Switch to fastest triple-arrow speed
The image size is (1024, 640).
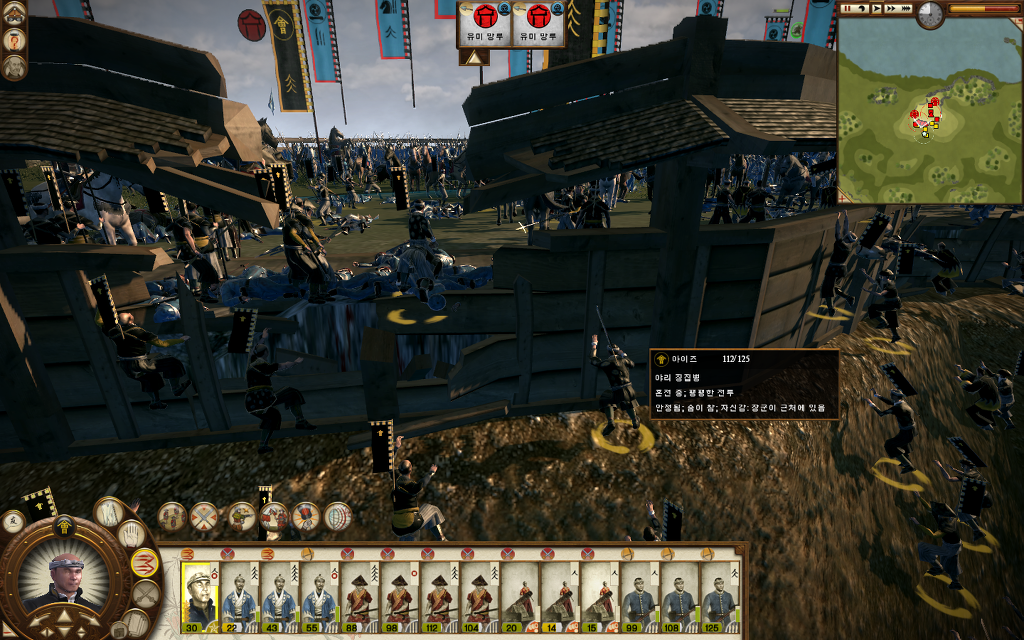906,8
